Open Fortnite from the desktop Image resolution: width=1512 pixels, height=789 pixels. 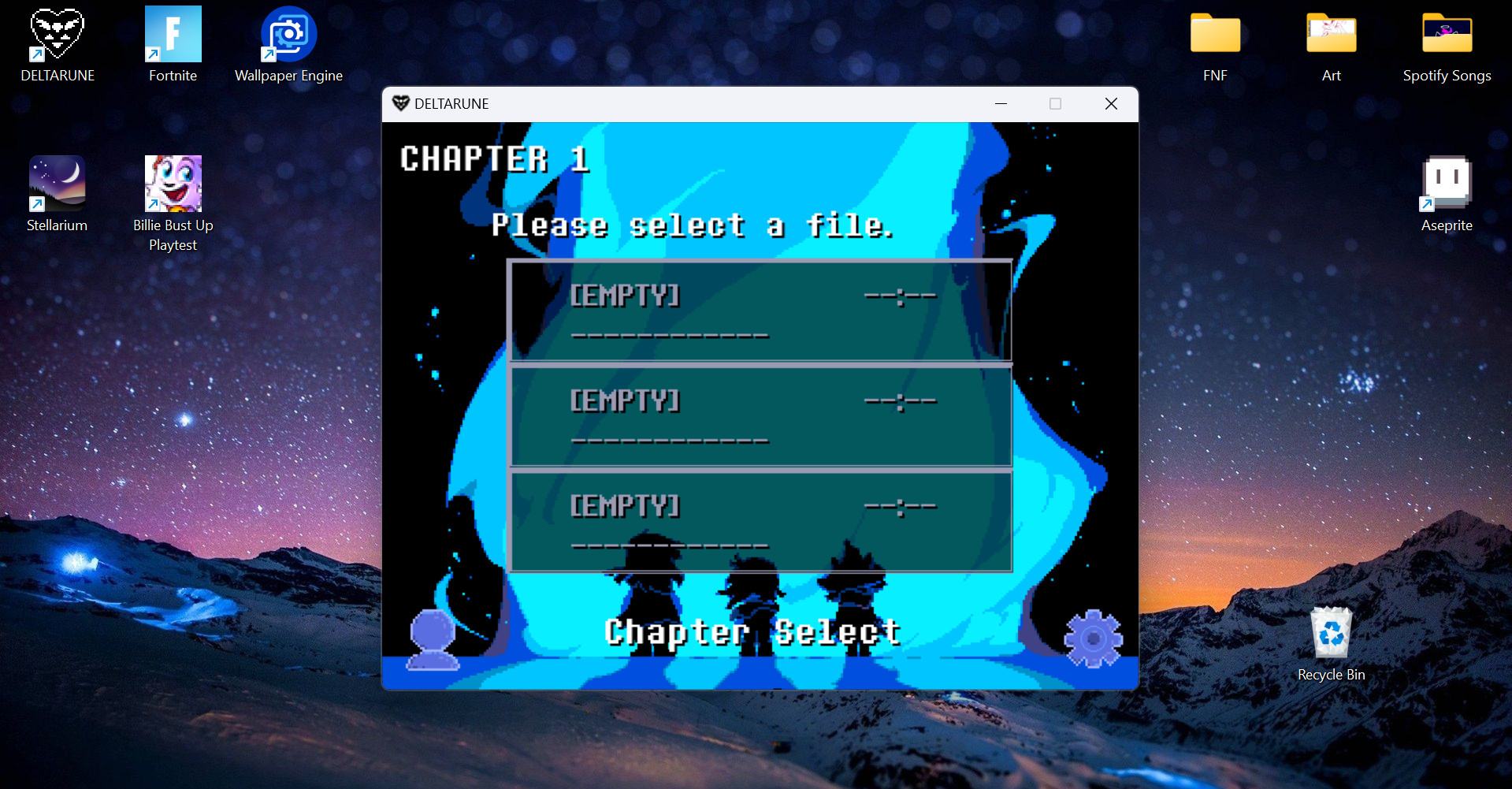click(173, 33)
